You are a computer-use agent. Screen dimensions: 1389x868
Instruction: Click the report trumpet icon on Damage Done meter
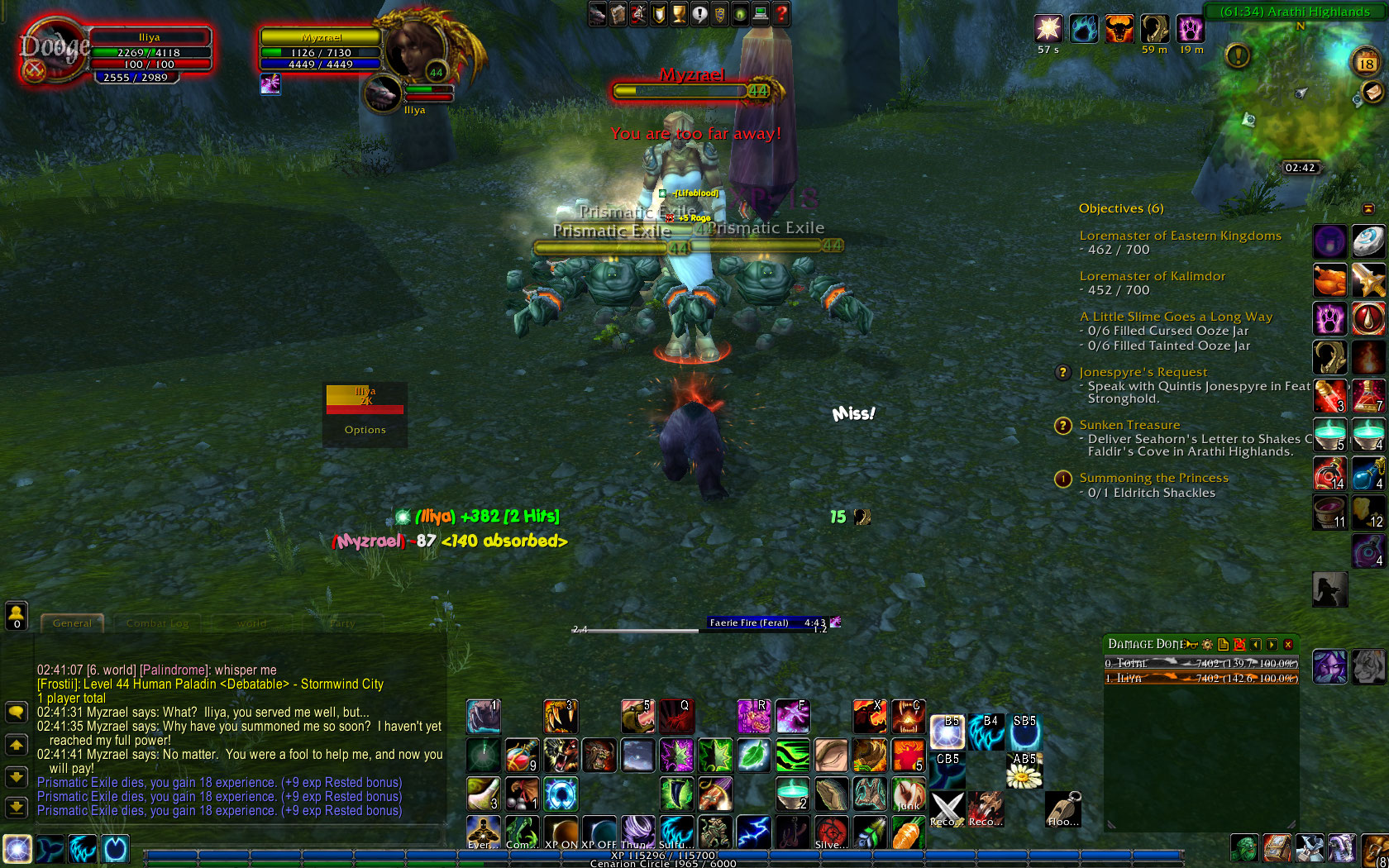1191,645
